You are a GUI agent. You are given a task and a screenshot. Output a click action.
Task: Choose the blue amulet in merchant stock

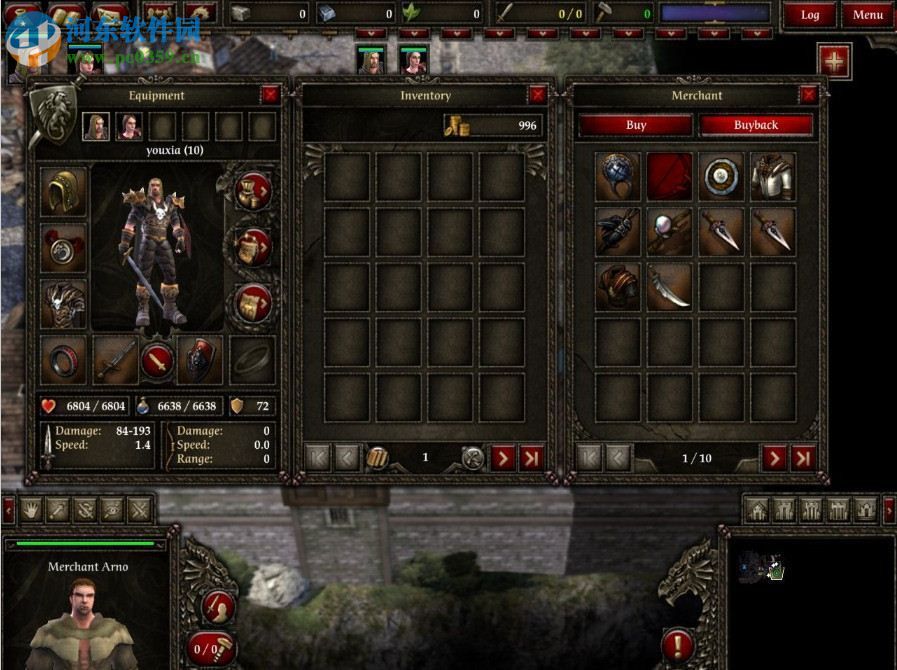click(619, 177)
